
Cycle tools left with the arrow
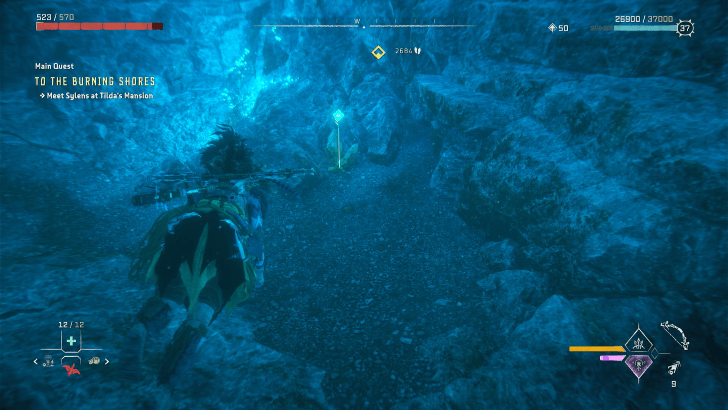(x=36, y=361)
